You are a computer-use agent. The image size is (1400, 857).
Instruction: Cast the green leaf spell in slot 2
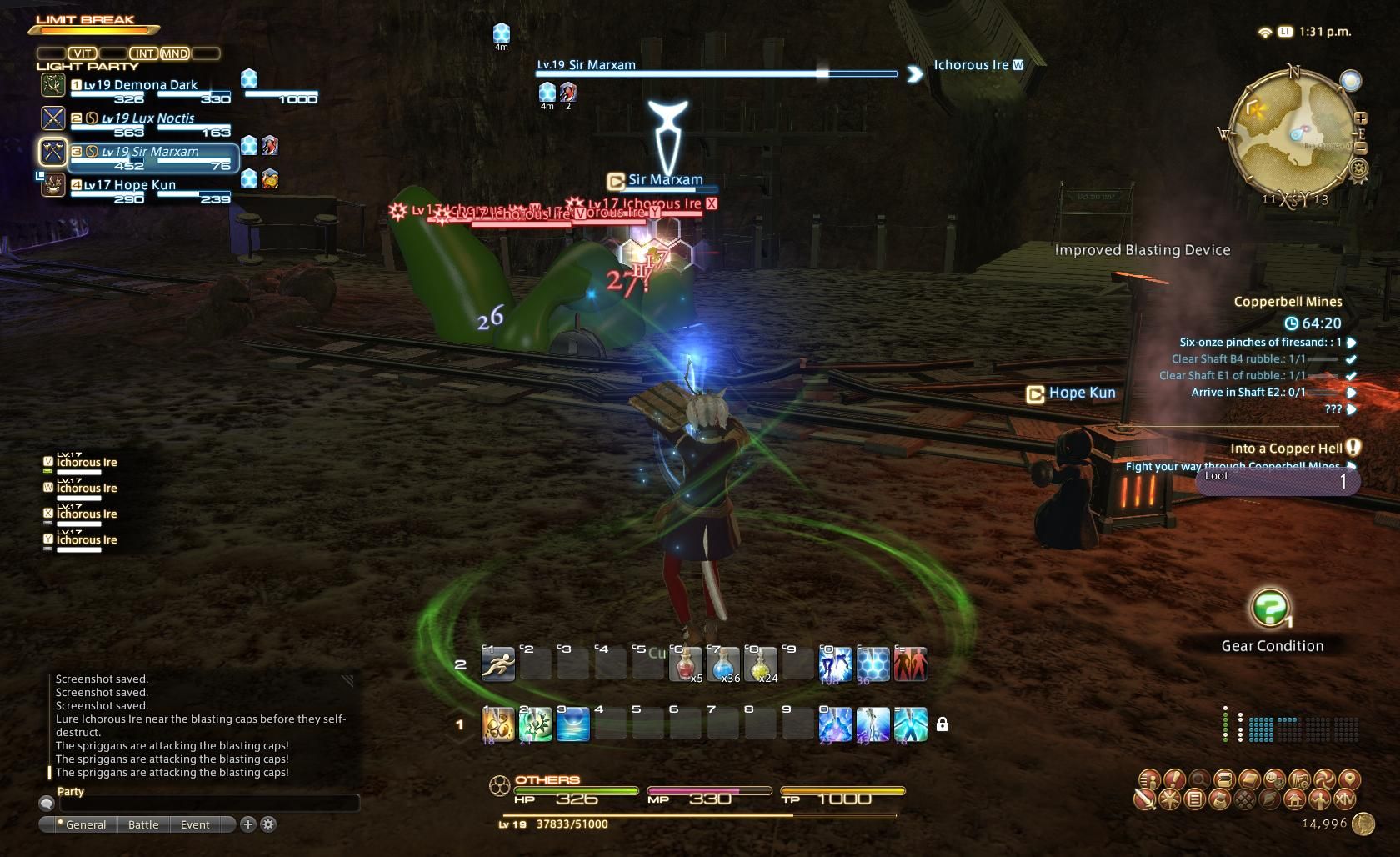coord(536,724)
